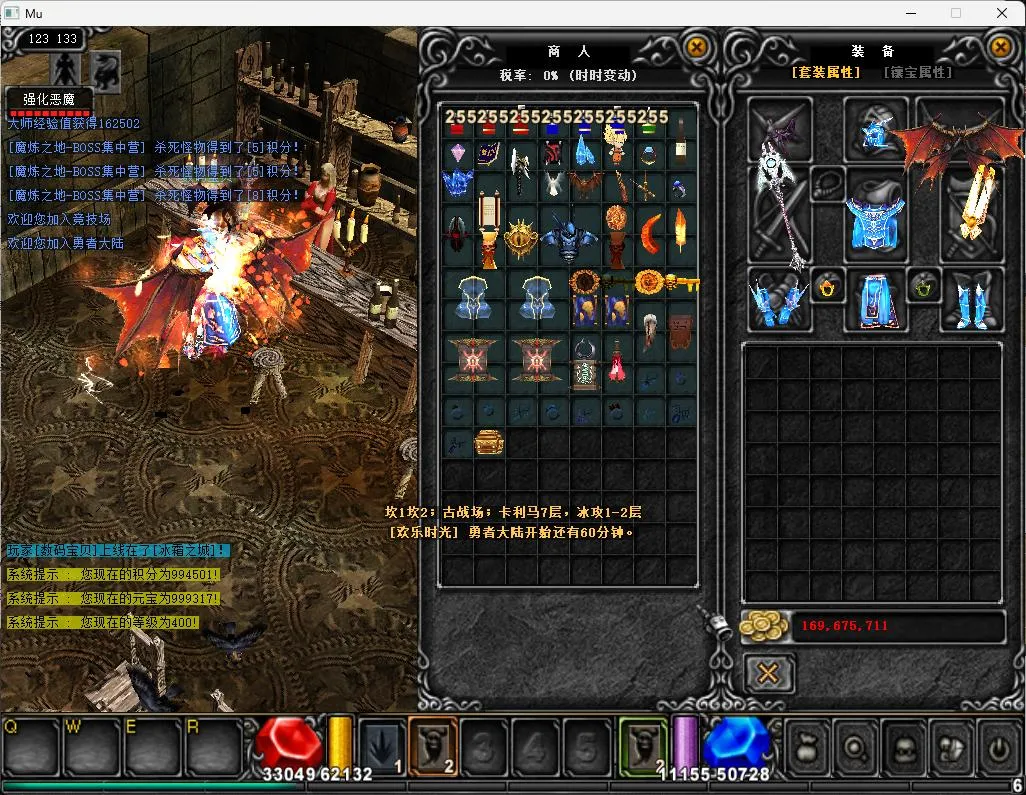Buy the golden treasure chest item
Viewport: 1026px width, 795px height.
tap(489, 442)
